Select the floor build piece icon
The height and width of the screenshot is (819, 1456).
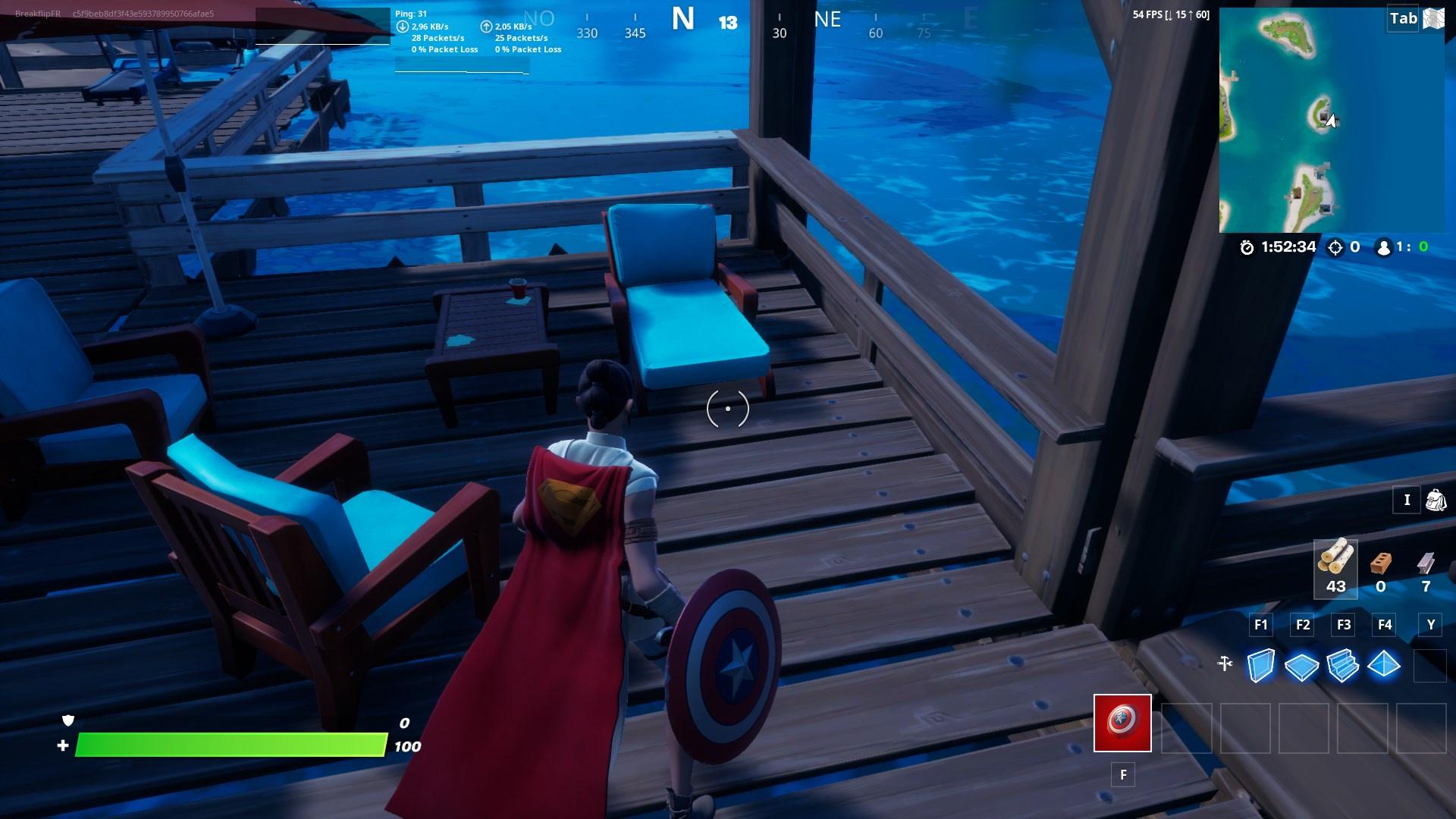coord(1303,665)
